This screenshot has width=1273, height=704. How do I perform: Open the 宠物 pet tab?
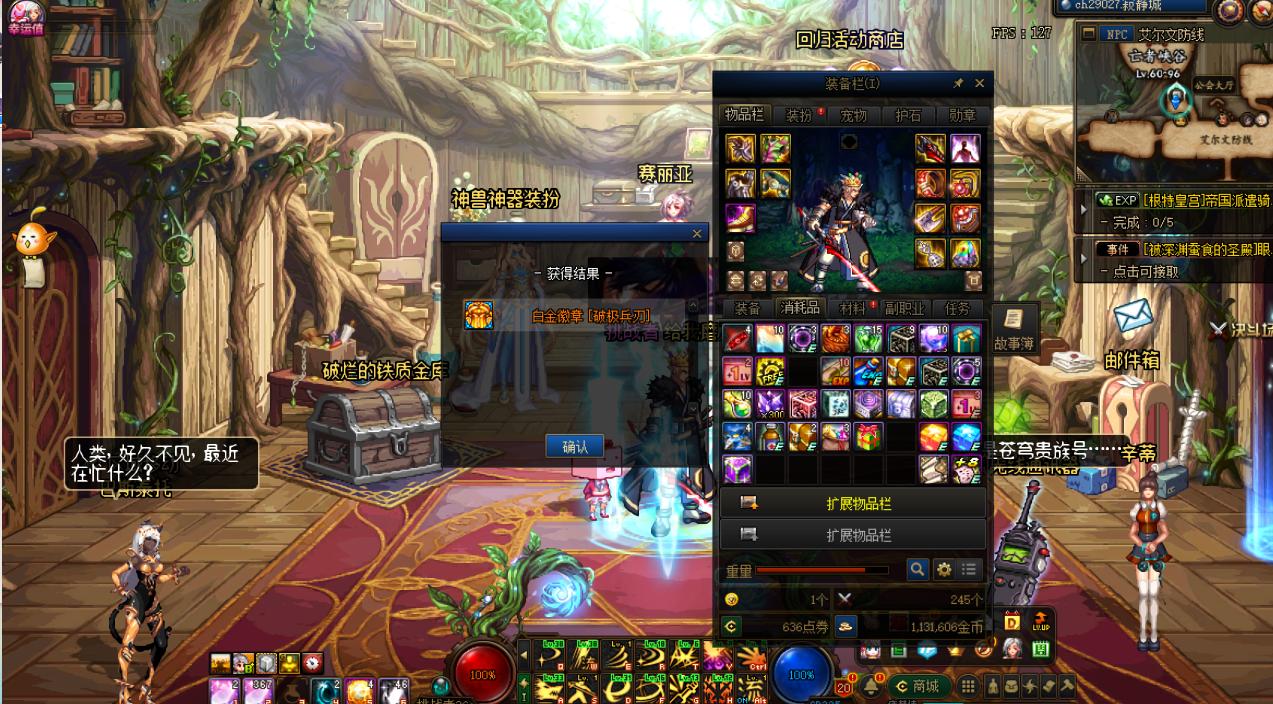(853, 115)
